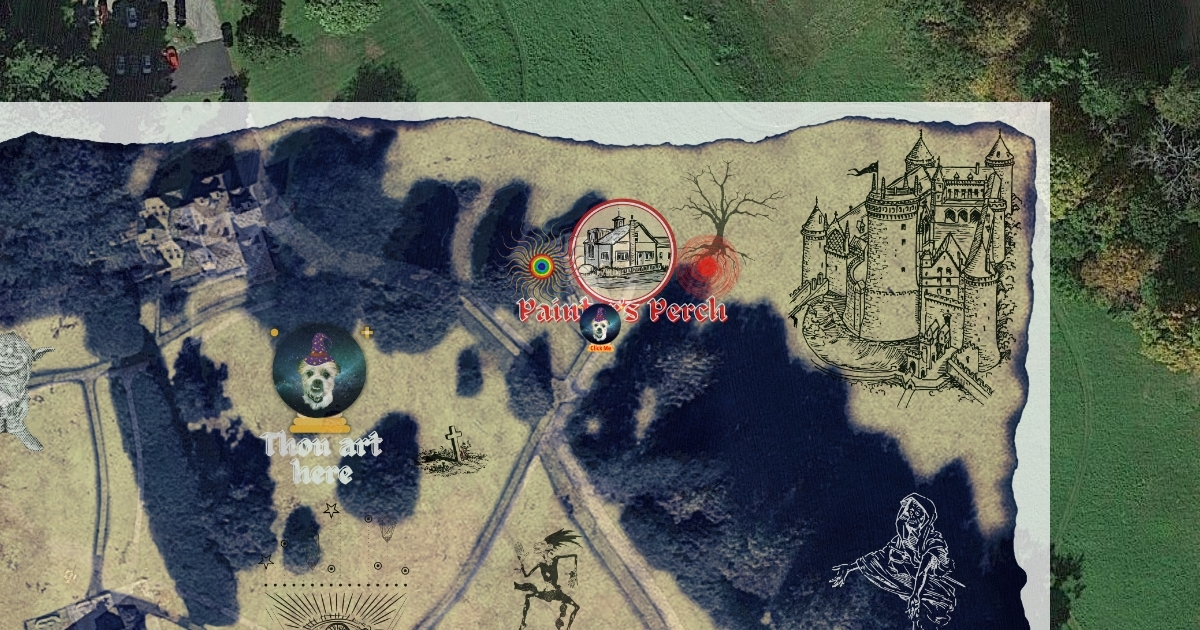Select the Painter's Perch house marker
The width and height of the screenshot is (1200, 630).
(622, 251)
